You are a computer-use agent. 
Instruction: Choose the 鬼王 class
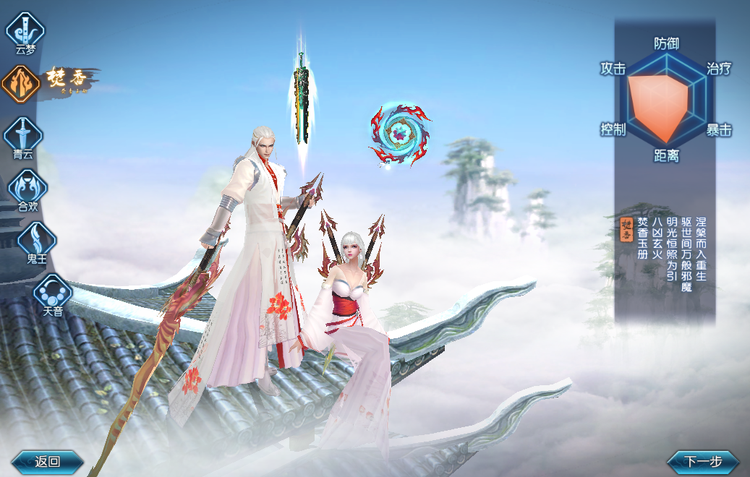coord(35,240)
